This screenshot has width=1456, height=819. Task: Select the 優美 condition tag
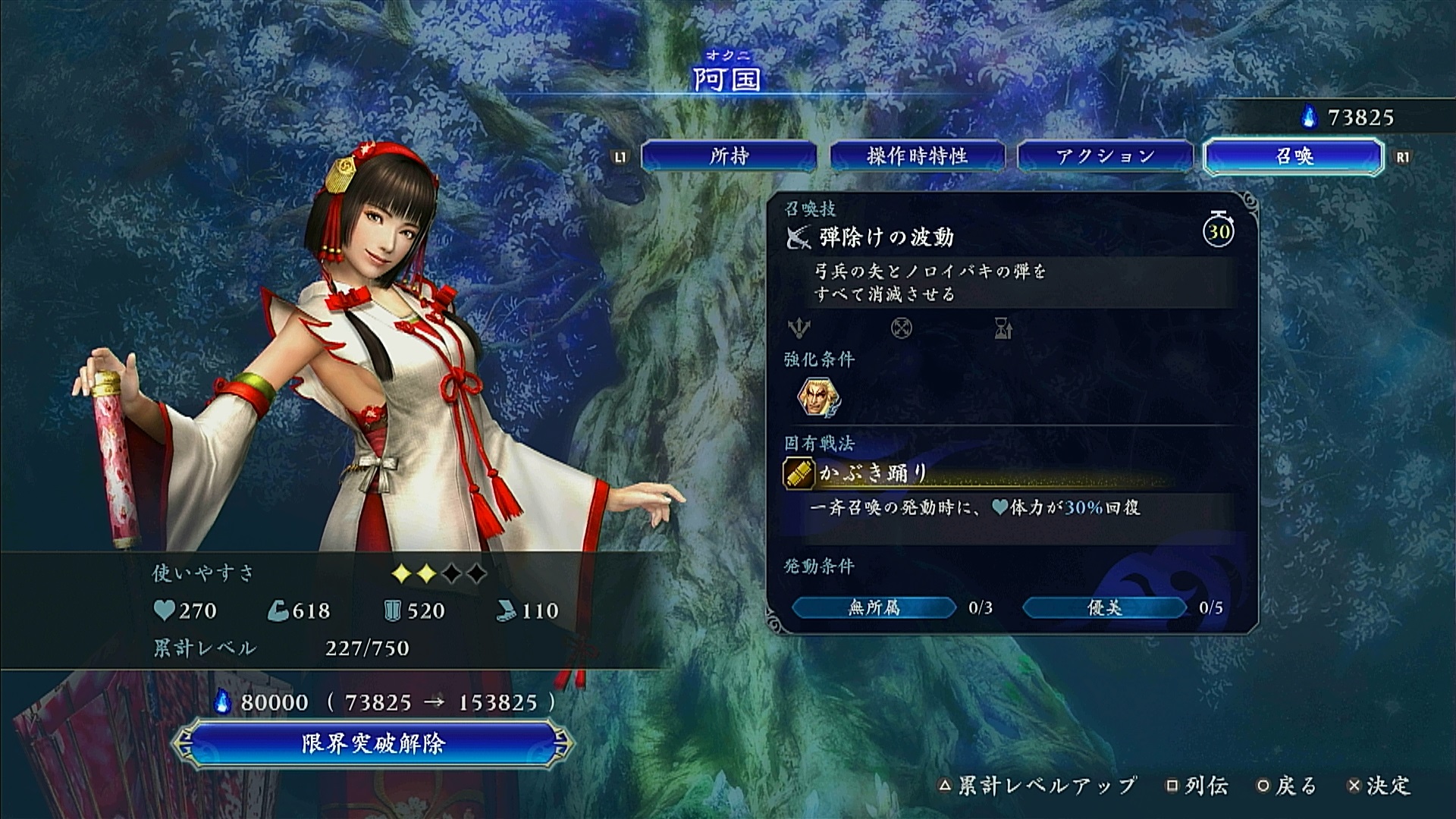coord(1104,607)
